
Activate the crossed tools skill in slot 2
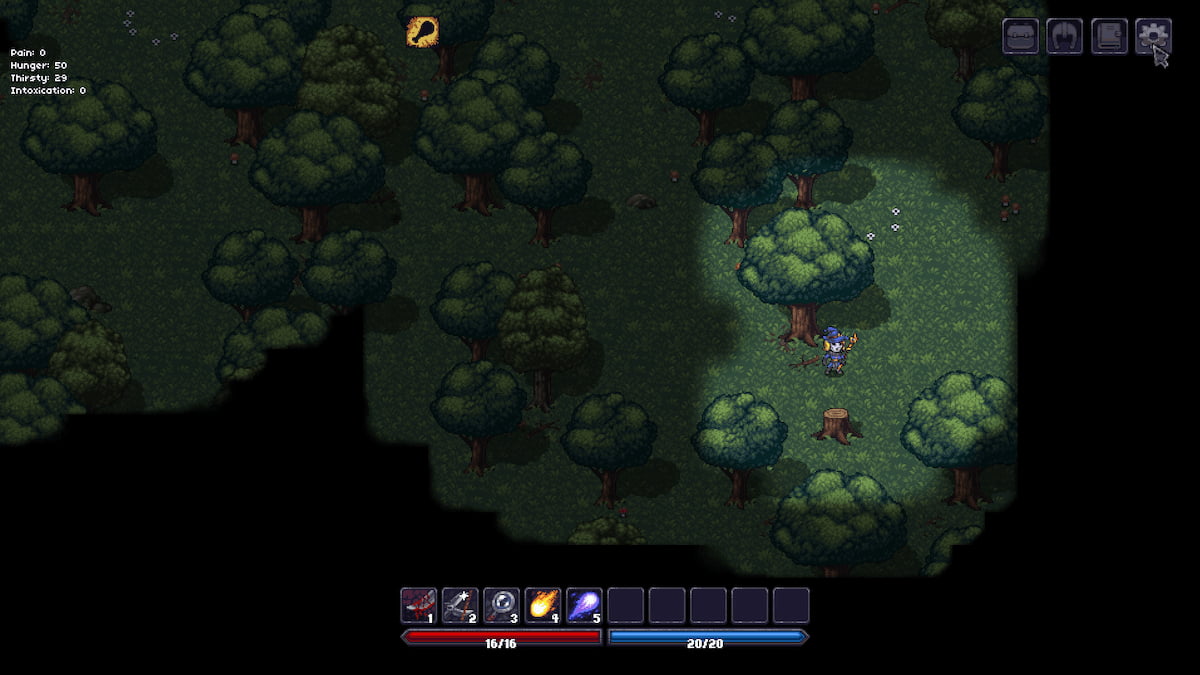coord(460,605)
